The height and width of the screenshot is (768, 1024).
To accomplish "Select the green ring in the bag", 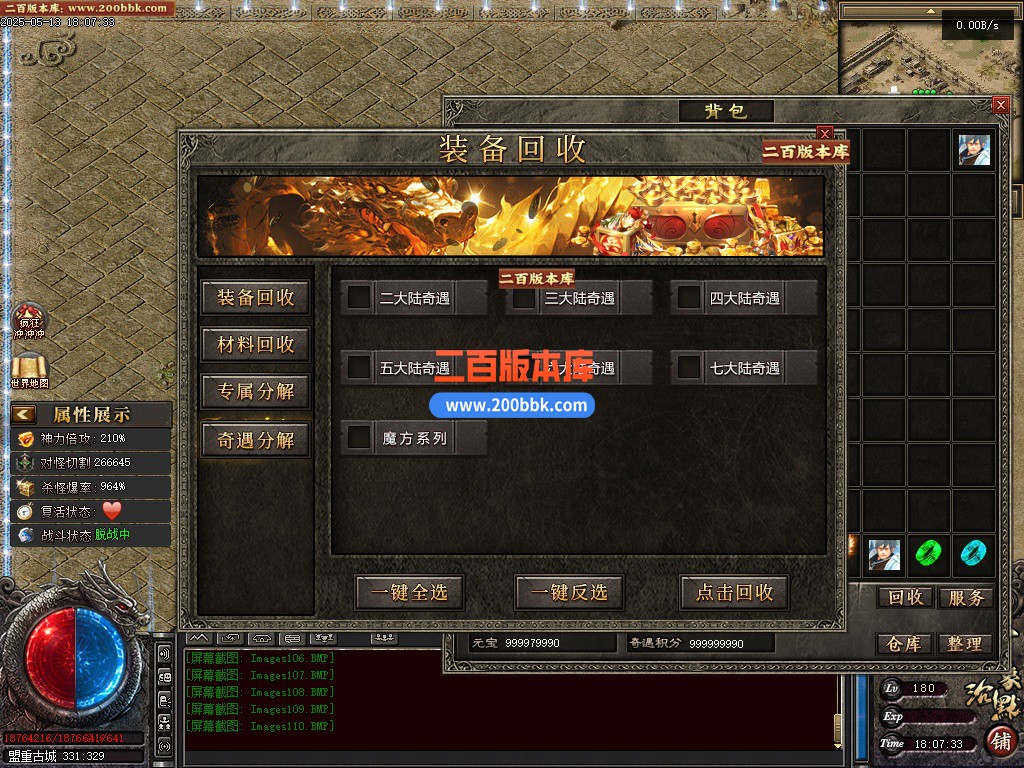I will tap(930, 553).
